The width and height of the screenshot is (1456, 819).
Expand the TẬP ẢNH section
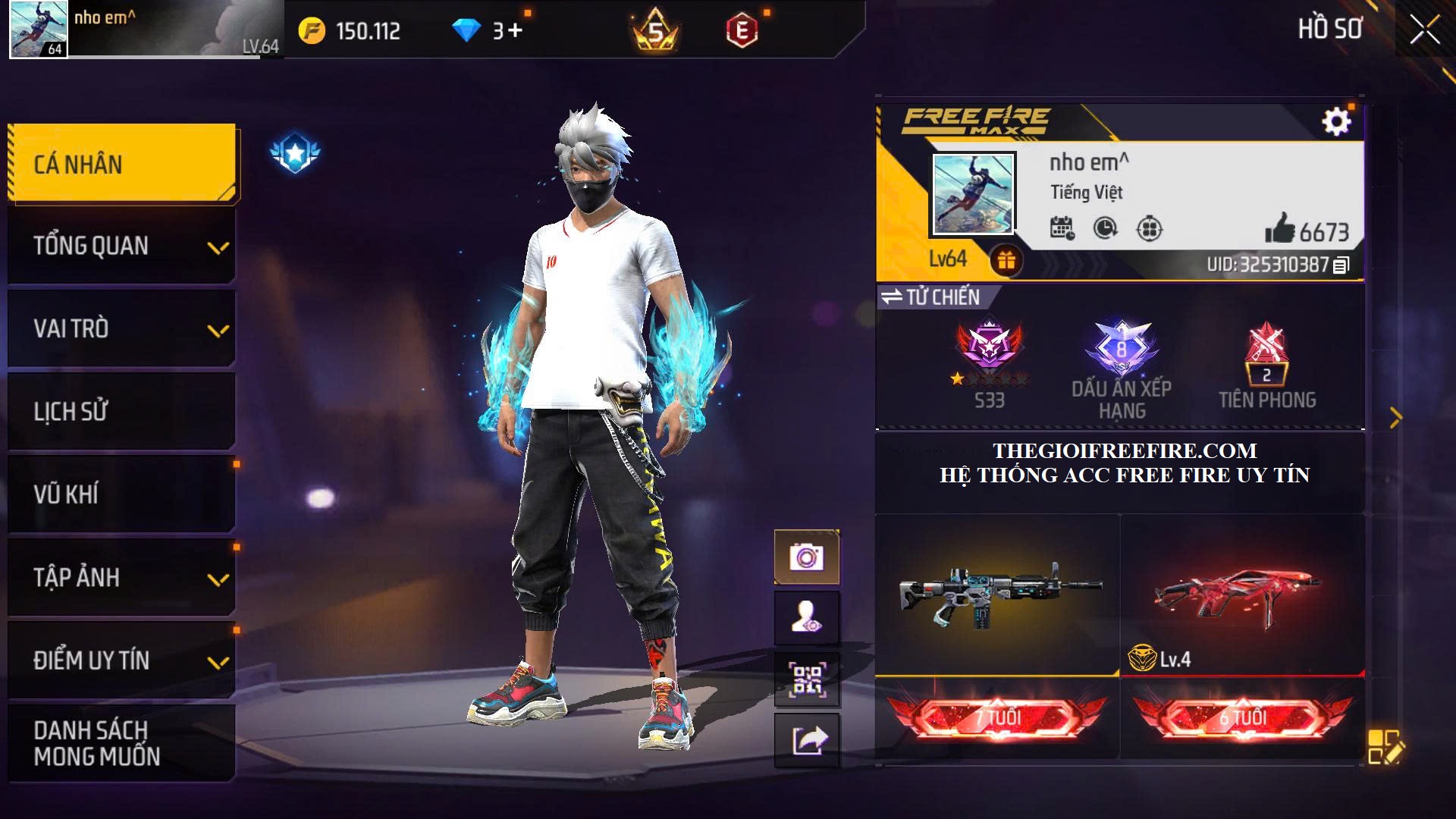click(x=121, y=578)
